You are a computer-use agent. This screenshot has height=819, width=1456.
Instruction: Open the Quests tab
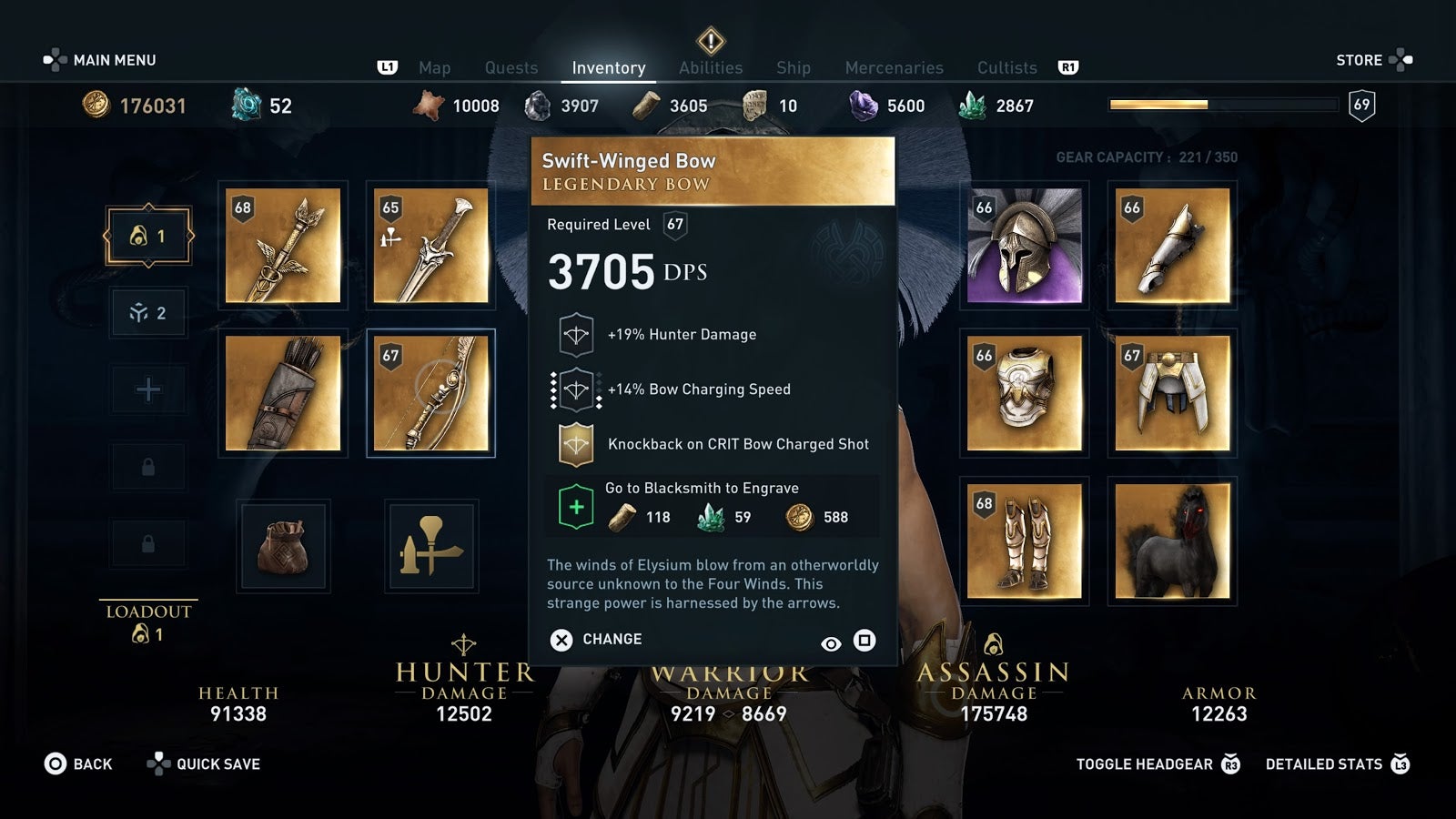coord(511,68)
